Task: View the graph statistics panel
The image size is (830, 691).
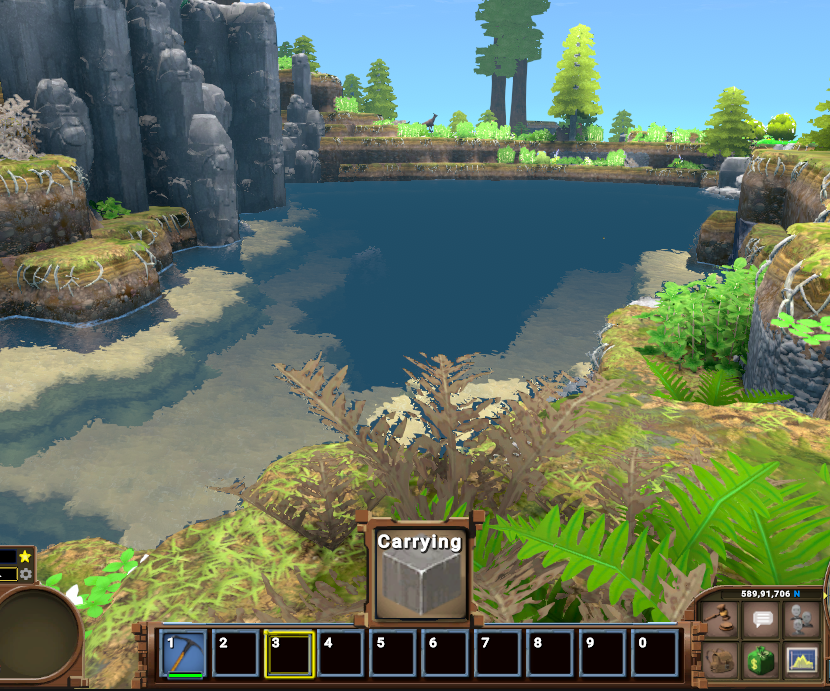Action: coord(803,658)
